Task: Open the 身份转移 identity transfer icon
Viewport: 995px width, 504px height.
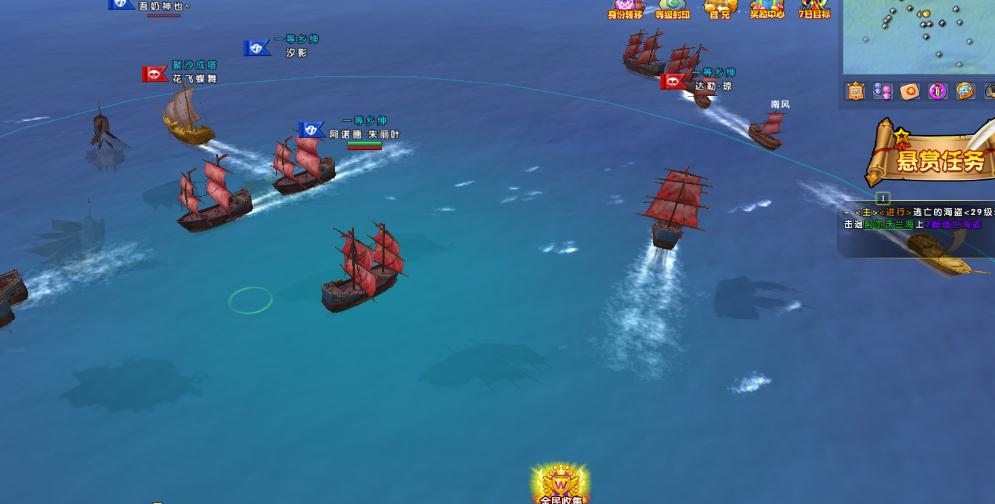Action: pos(624,8)
